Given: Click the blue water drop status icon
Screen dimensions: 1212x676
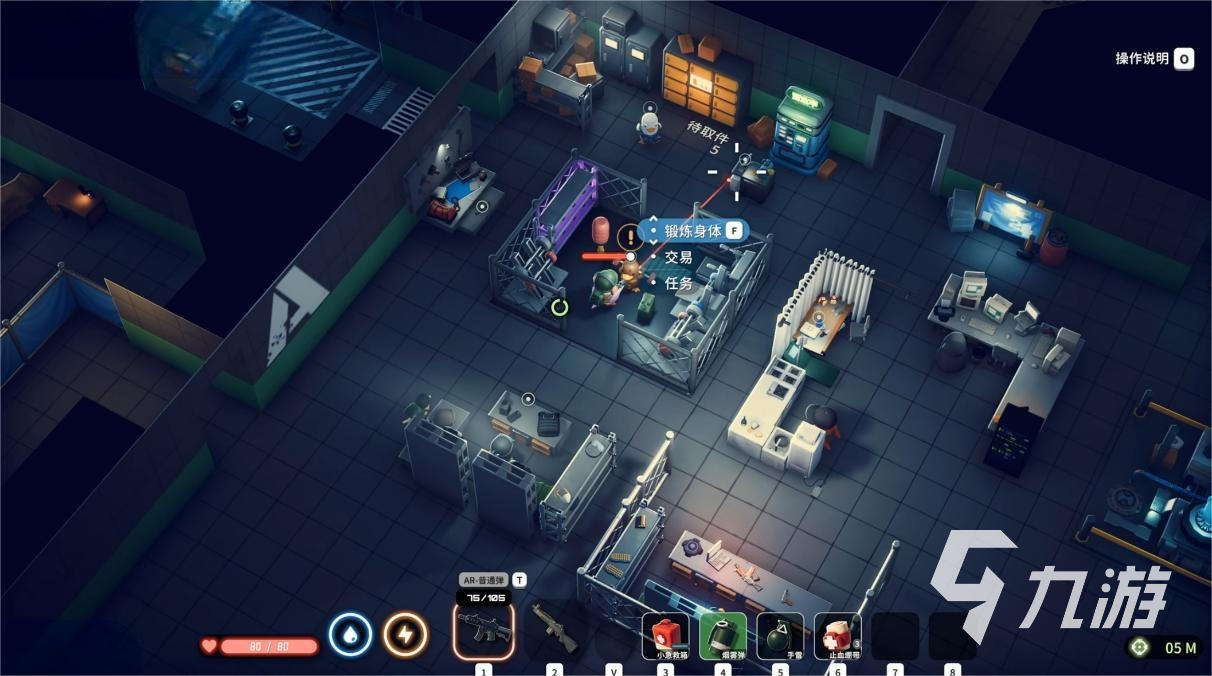Looking at the screenshot, I should click(350, 635).
